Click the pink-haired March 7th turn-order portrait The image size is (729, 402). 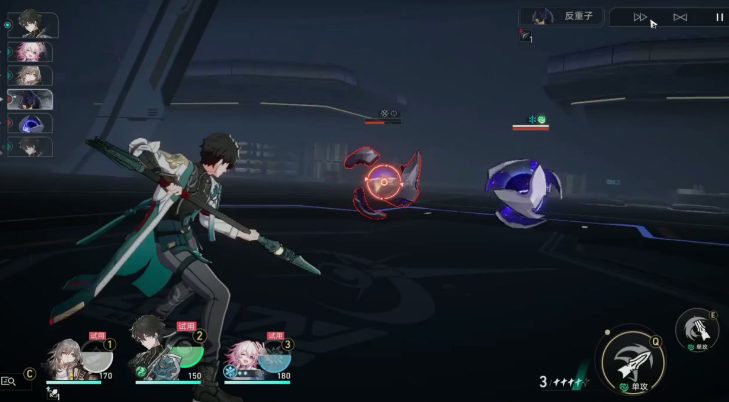pos(32,52)
